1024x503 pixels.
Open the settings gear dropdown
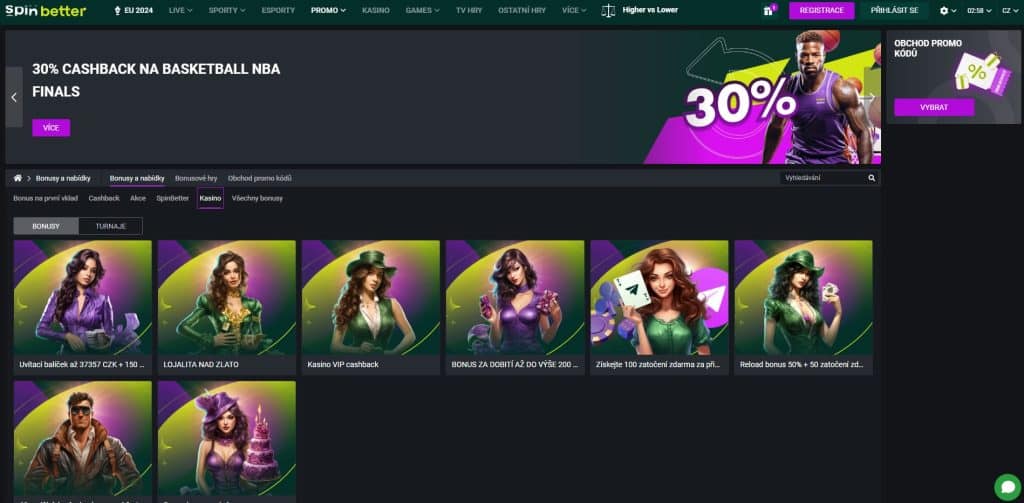948,11
